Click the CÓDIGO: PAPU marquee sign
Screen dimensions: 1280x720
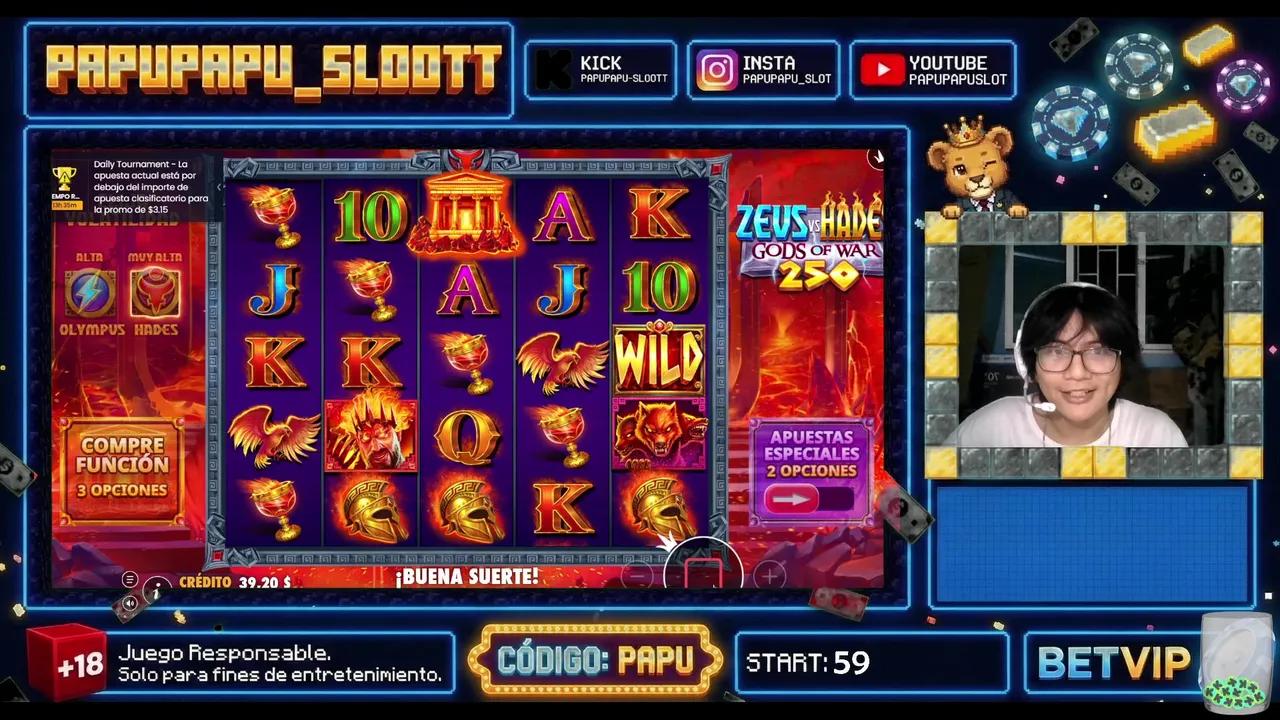point(596,660)
